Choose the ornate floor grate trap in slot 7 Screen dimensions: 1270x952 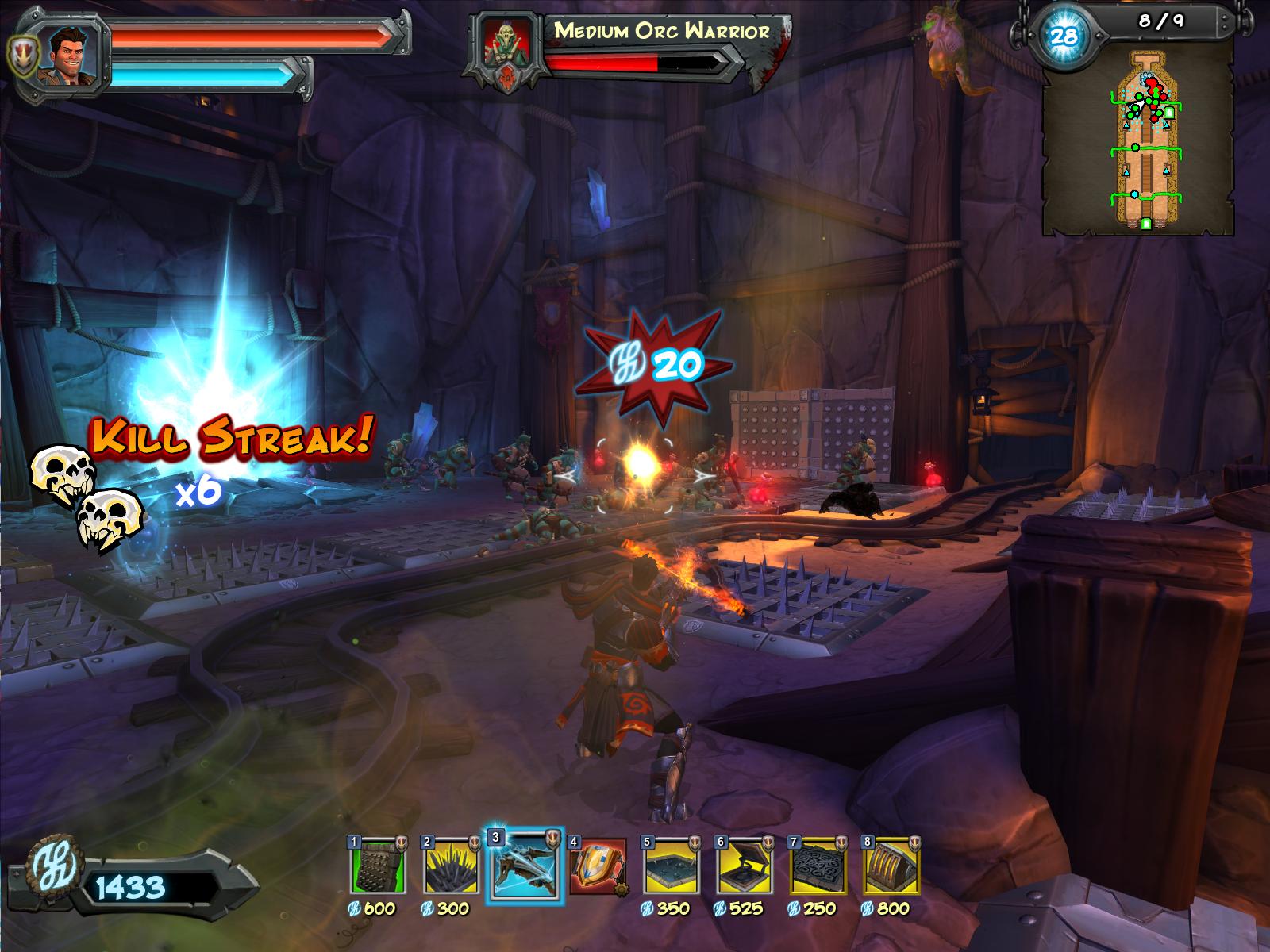tap(818, 865)
